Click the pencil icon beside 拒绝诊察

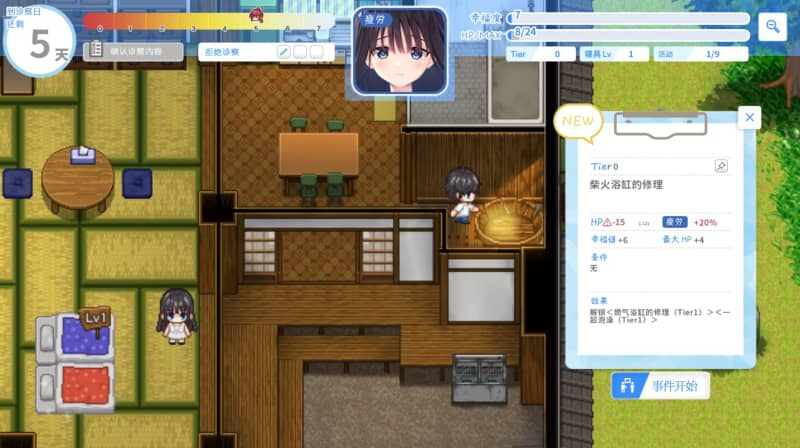[283, 52]
